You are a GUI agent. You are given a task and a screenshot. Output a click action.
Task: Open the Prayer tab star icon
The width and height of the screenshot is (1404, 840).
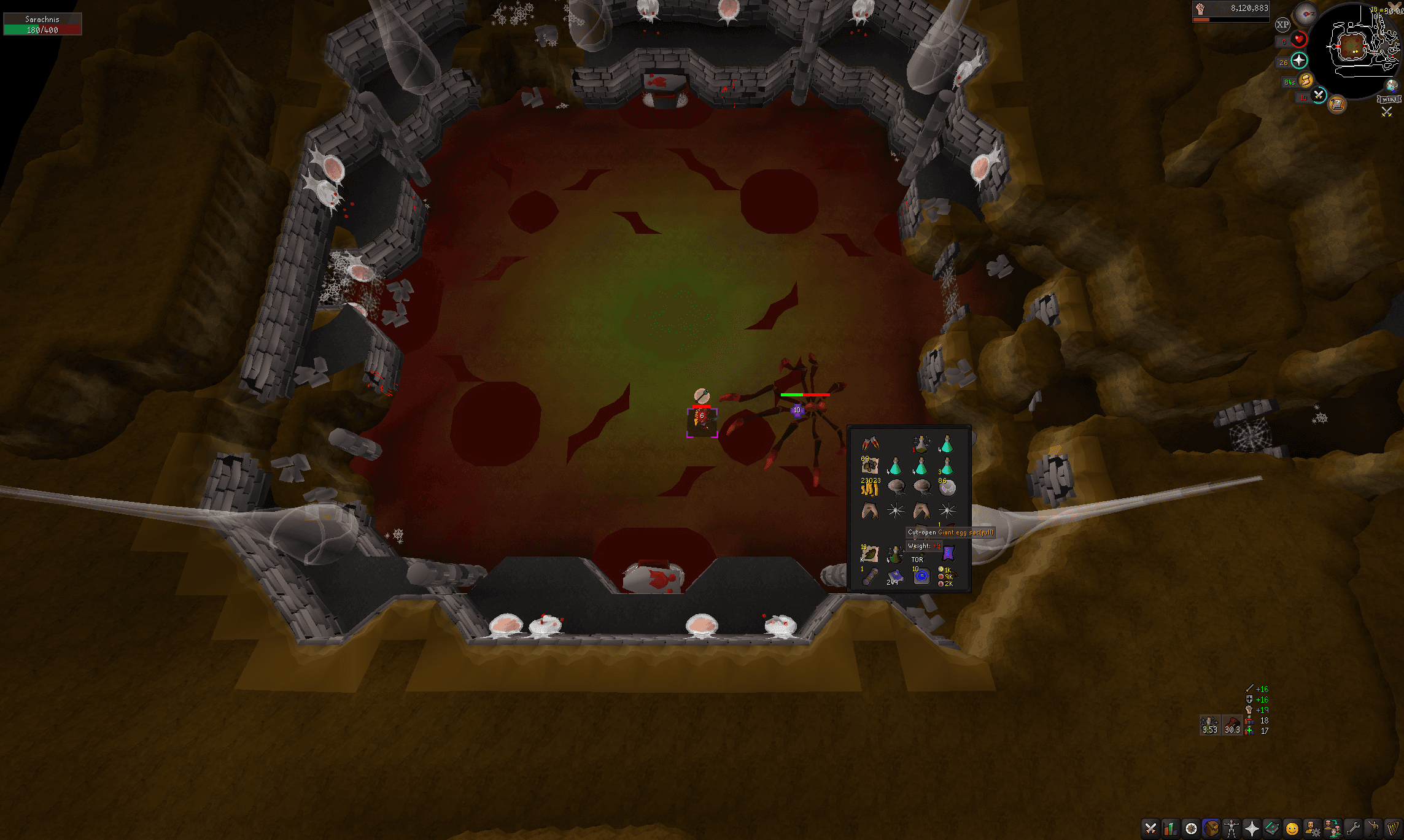(1251, 830)
